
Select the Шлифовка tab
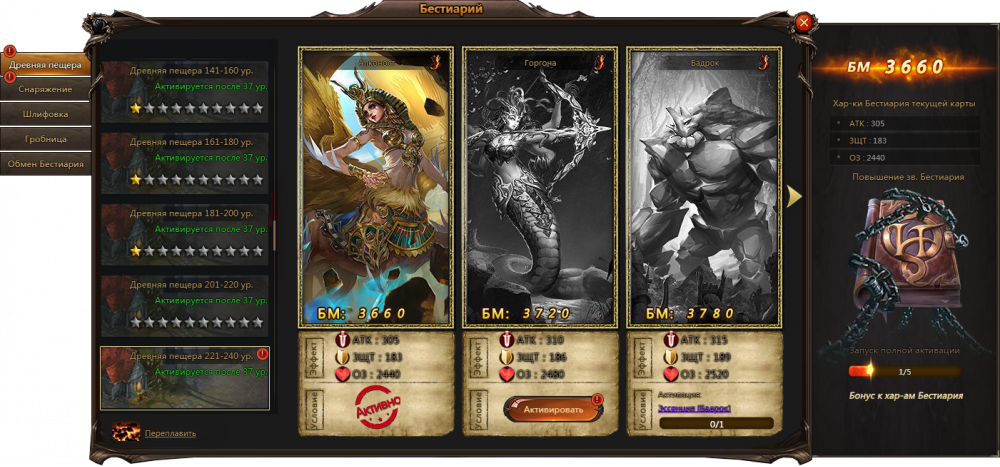46,114
